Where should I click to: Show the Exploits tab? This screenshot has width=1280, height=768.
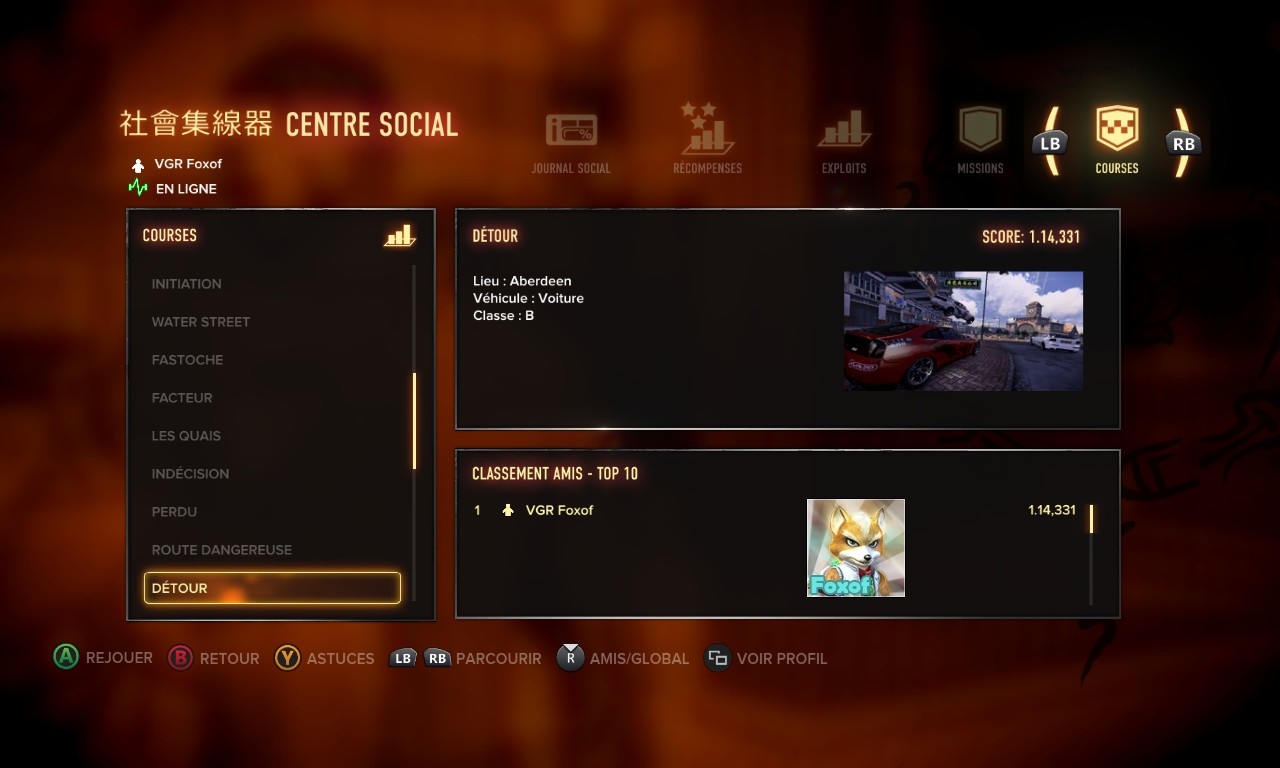pyautogui.click(x=844, y=143)
